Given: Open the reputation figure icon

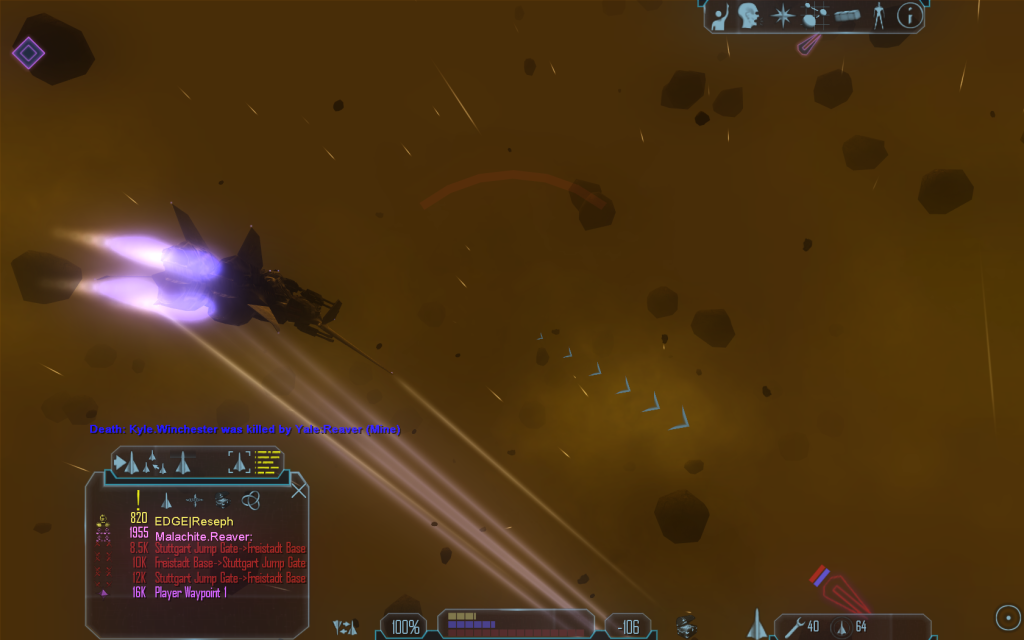Looking at the screenshot, I should pyautogui.click(x=878, y=16).
